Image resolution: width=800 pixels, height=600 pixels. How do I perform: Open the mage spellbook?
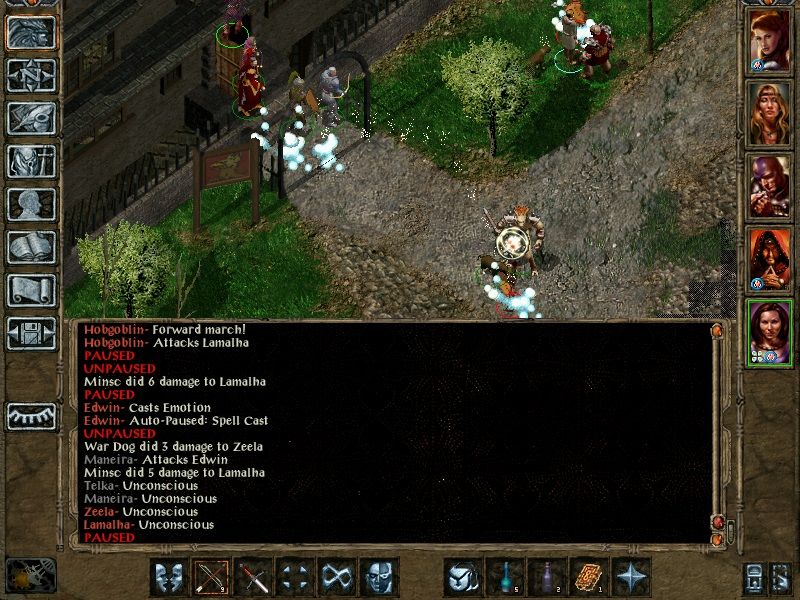32,247
